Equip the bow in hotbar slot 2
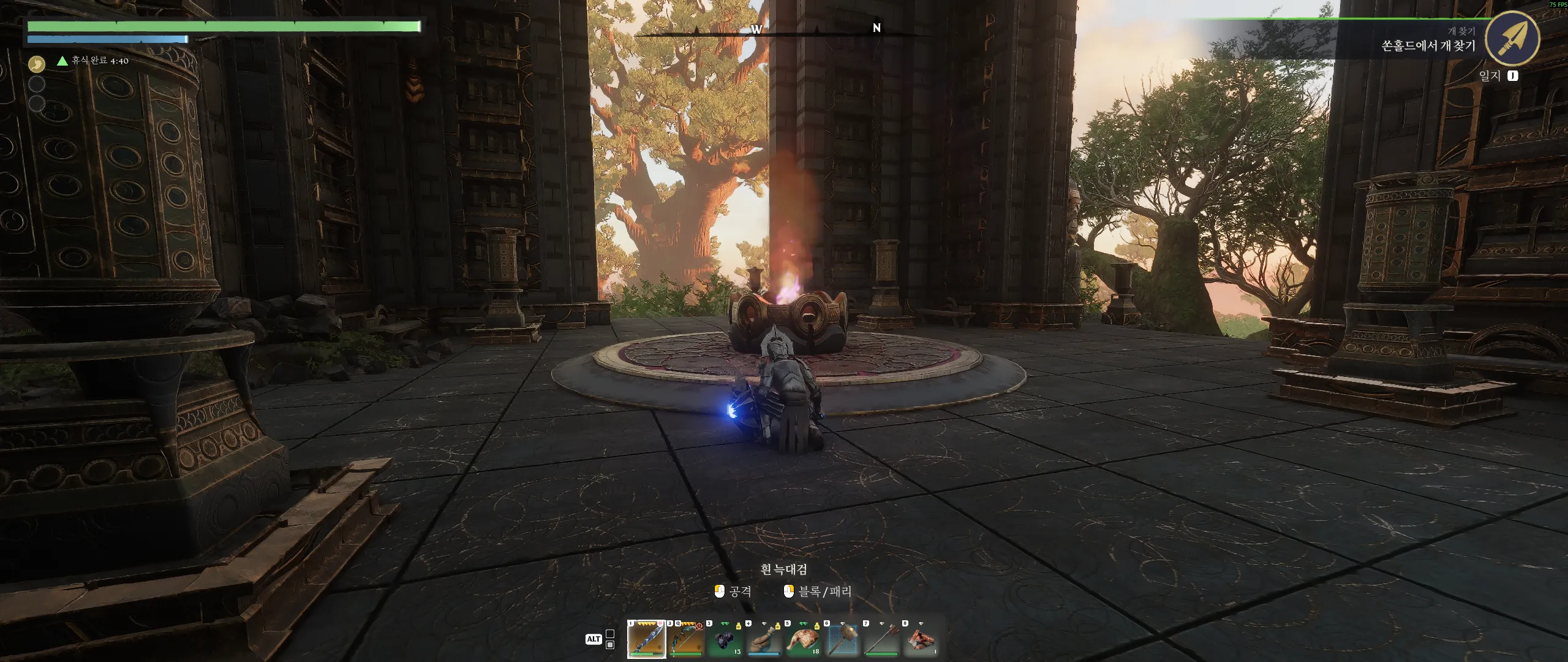 pos(686,639)
